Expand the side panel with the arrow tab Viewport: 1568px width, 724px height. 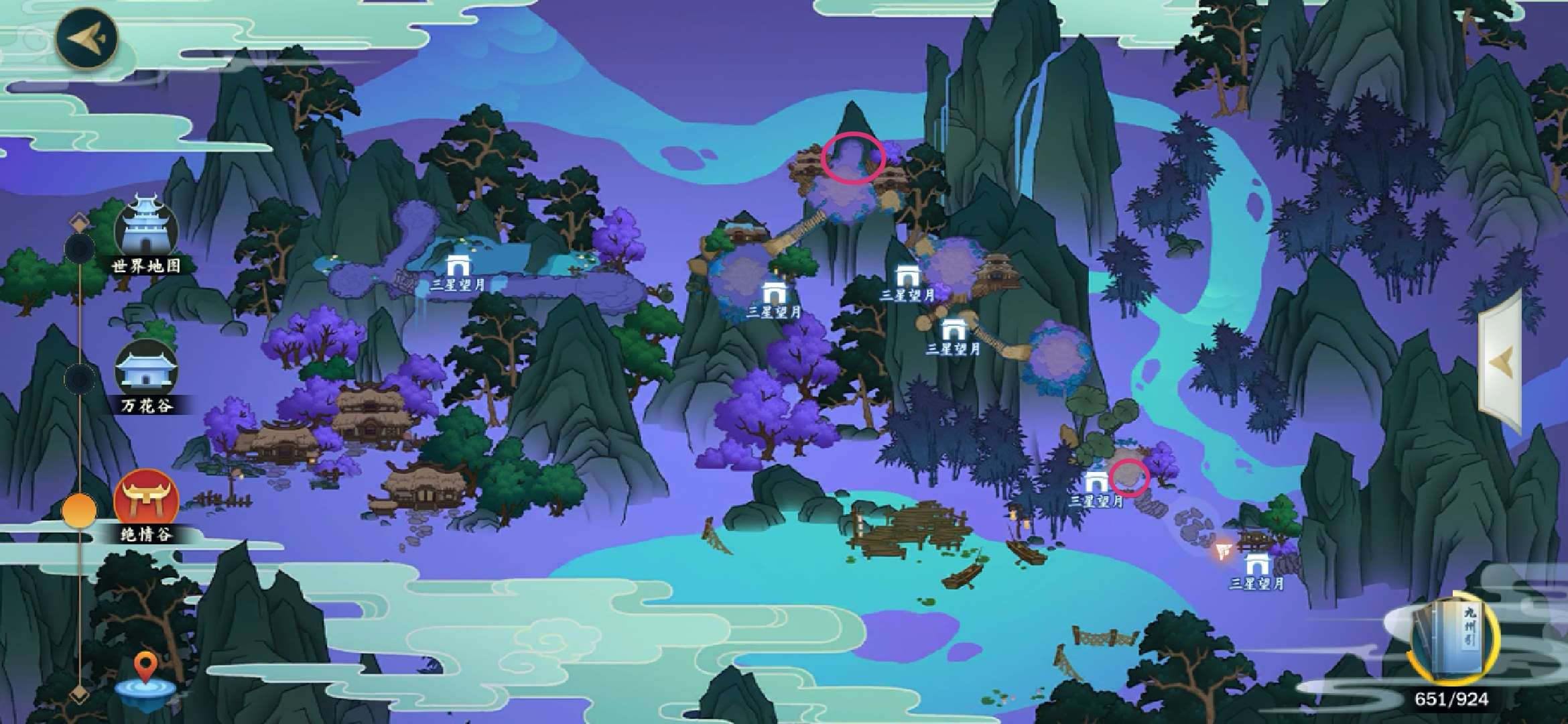click(1501, 362)
